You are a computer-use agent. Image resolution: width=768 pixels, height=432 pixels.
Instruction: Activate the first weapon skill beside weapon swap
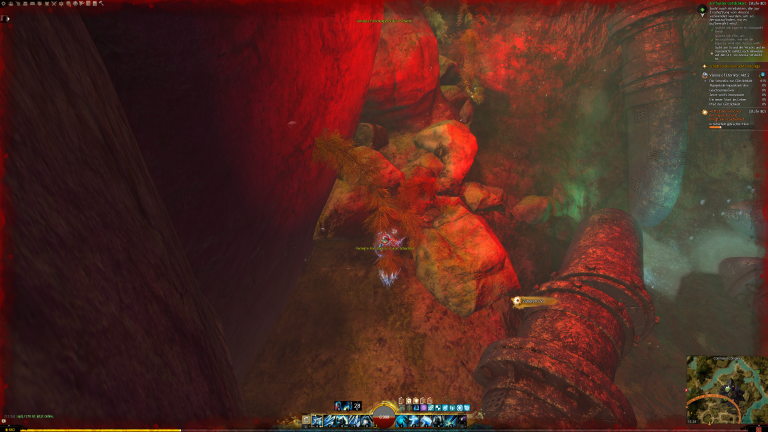click(318, 421)
